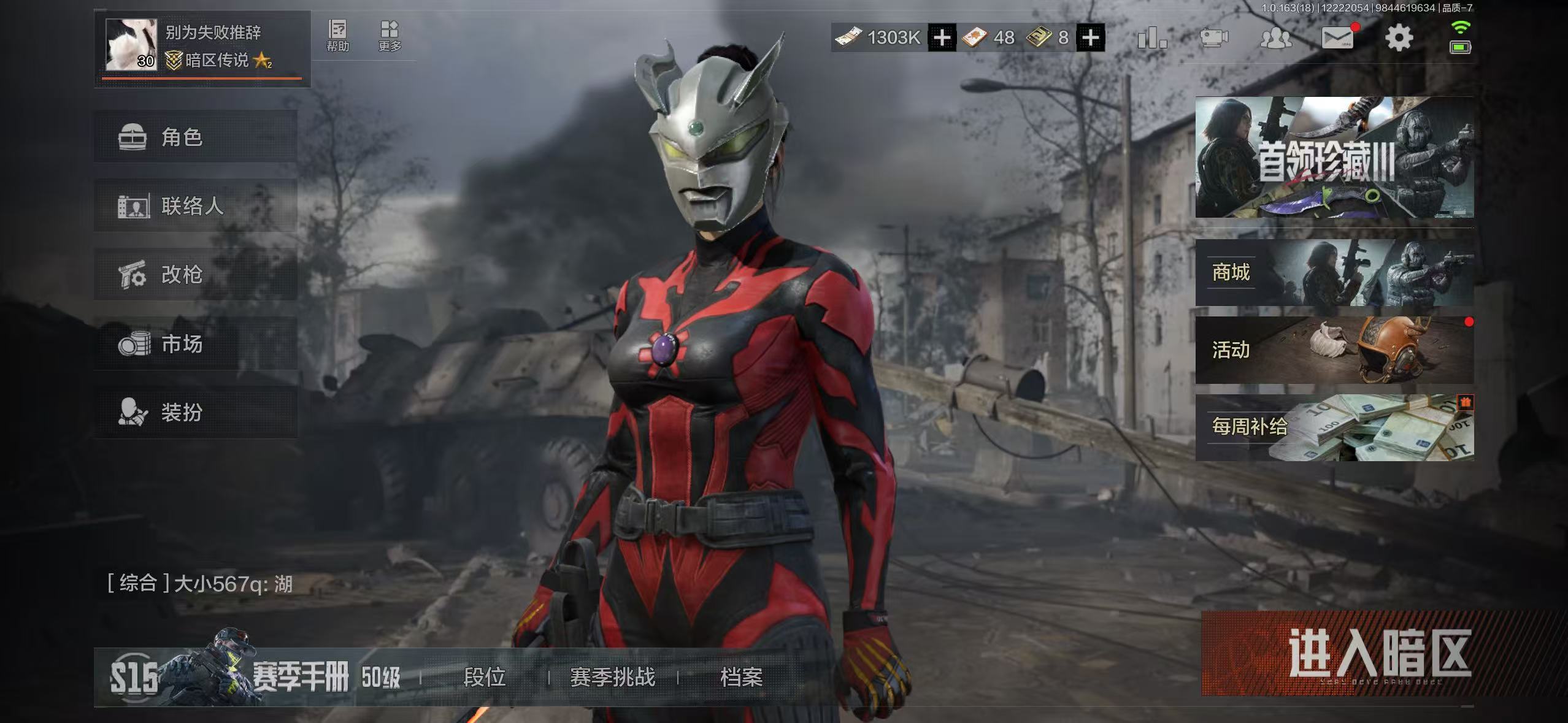1568x723 pixels.
Task: Expand the 更多 more options
Action: pos(390,36)
